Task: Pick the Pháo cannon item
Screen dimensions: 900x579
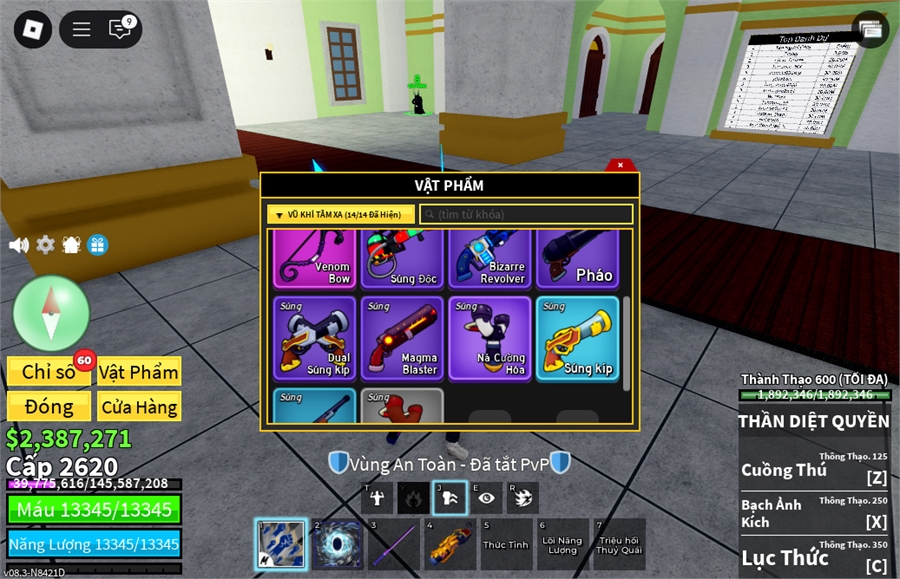Action: click(x=578, y=258)
